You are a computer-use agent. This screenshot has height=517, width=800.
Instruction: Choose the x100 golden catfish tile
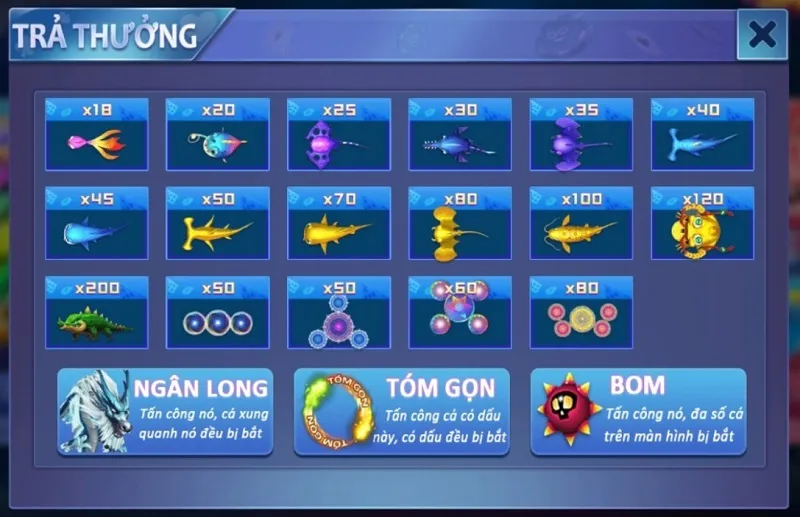[x=581, y=223]
